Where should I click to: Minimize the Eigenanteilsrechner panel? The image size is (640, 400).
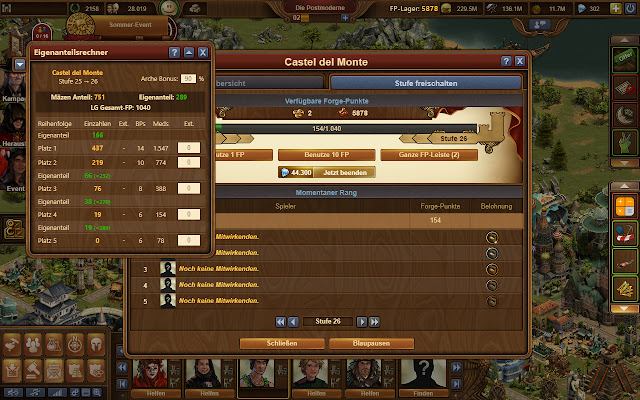189,51
